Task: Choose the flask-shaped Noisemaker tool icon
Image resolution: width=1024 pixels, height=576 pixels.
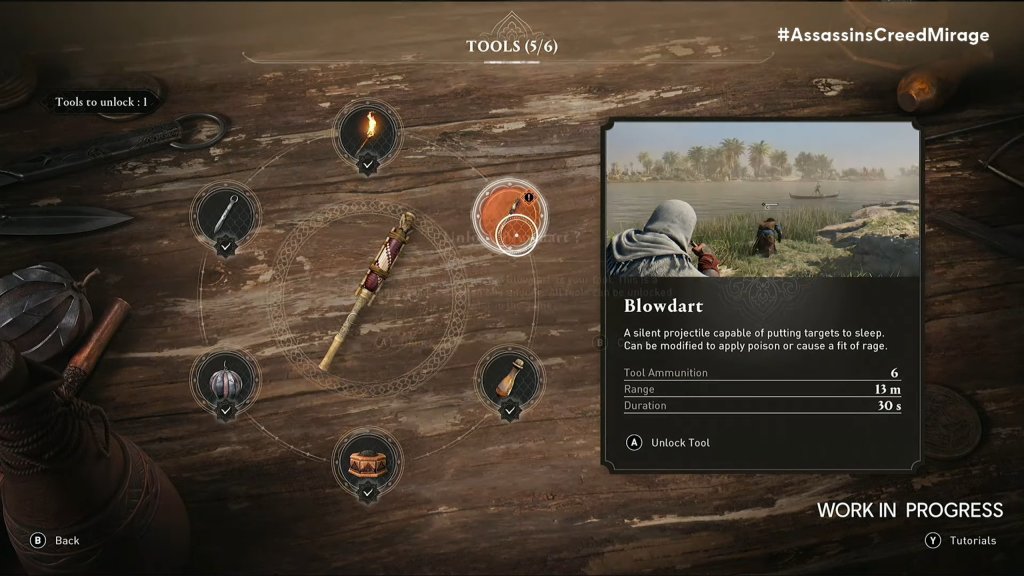Action: point(509,379)
